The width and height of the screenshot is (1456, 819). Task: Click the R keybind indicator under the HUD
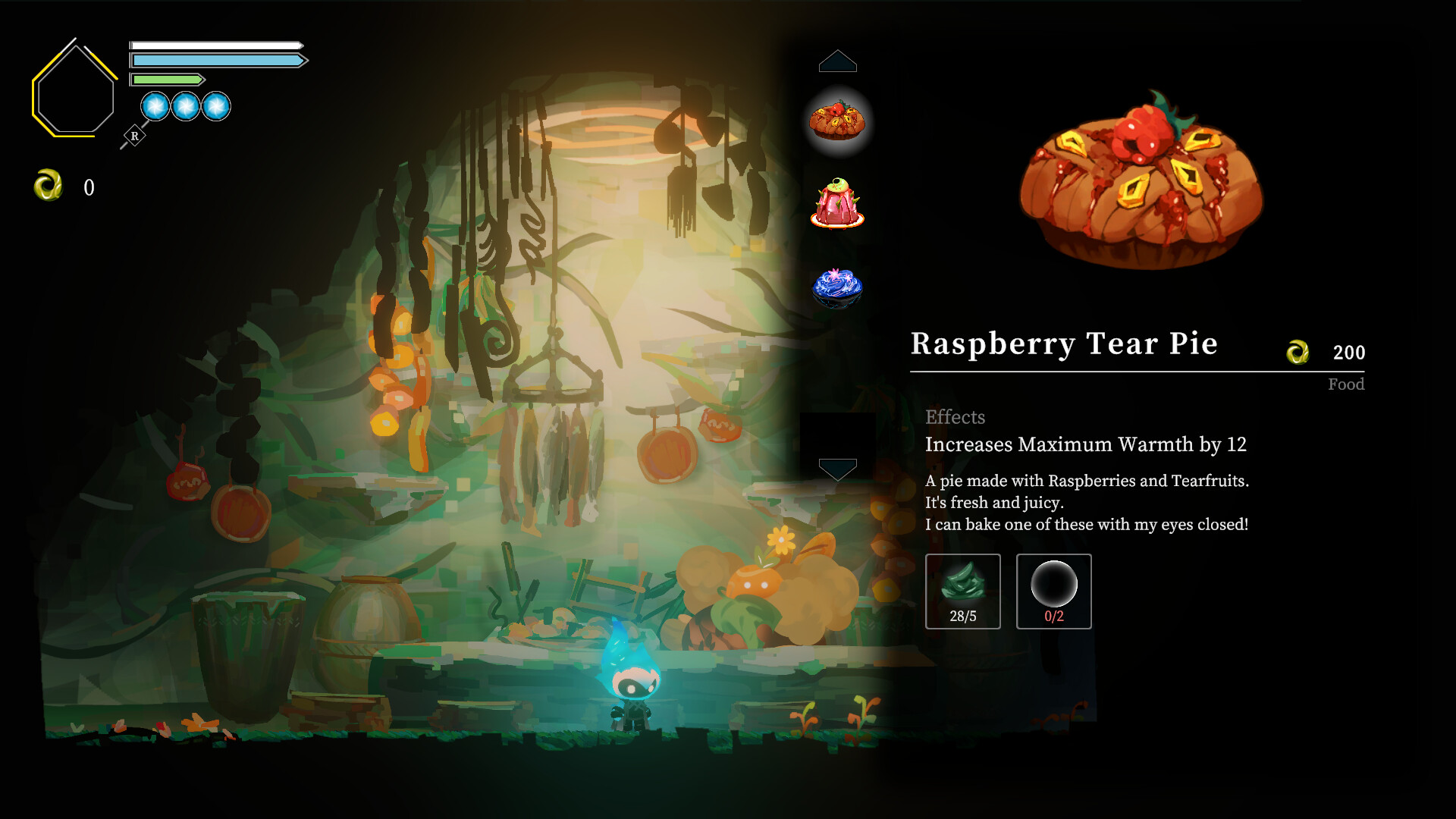tap(135, 134)
